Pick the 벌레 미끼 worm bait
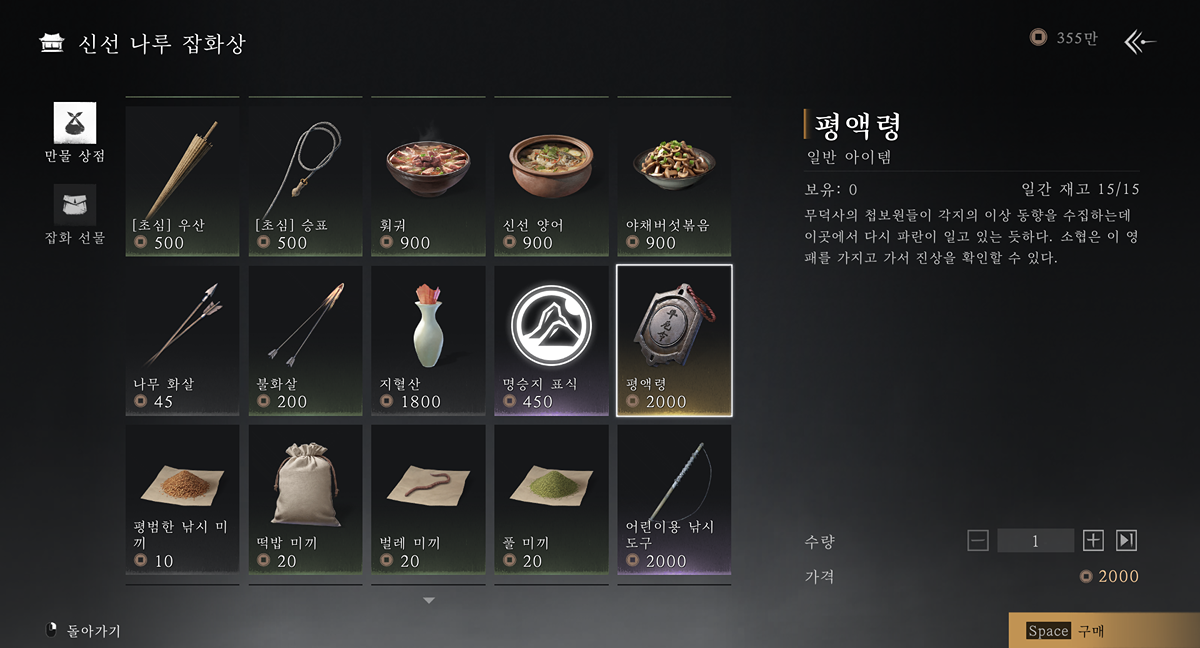 [428, 499]
